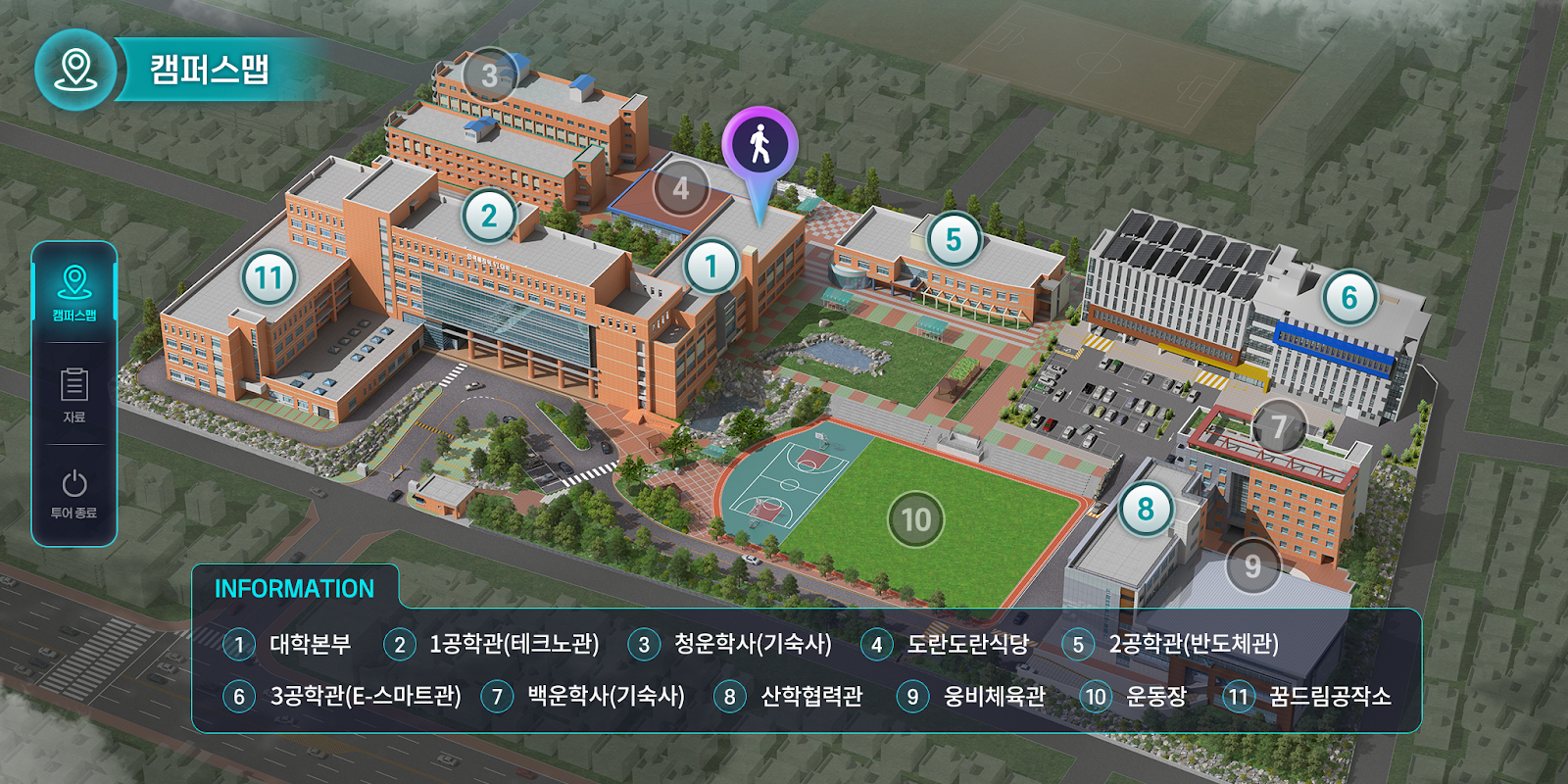Select gymnasium marker number 9
The image size is (1568, 784).
(x=1252, y=566)
